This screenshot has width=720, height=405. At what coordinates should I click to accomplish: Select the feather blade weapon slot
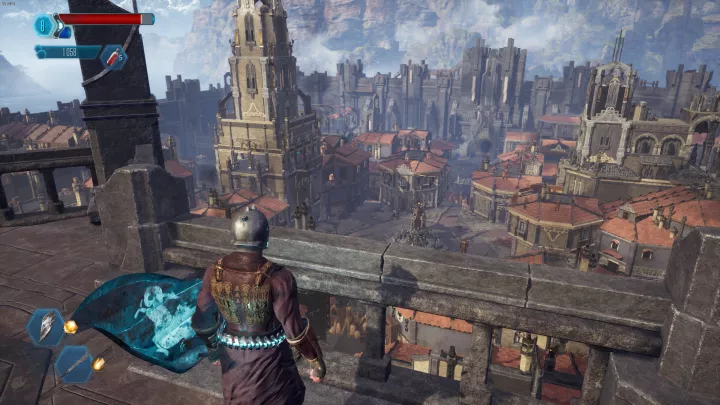click(46, 327)
